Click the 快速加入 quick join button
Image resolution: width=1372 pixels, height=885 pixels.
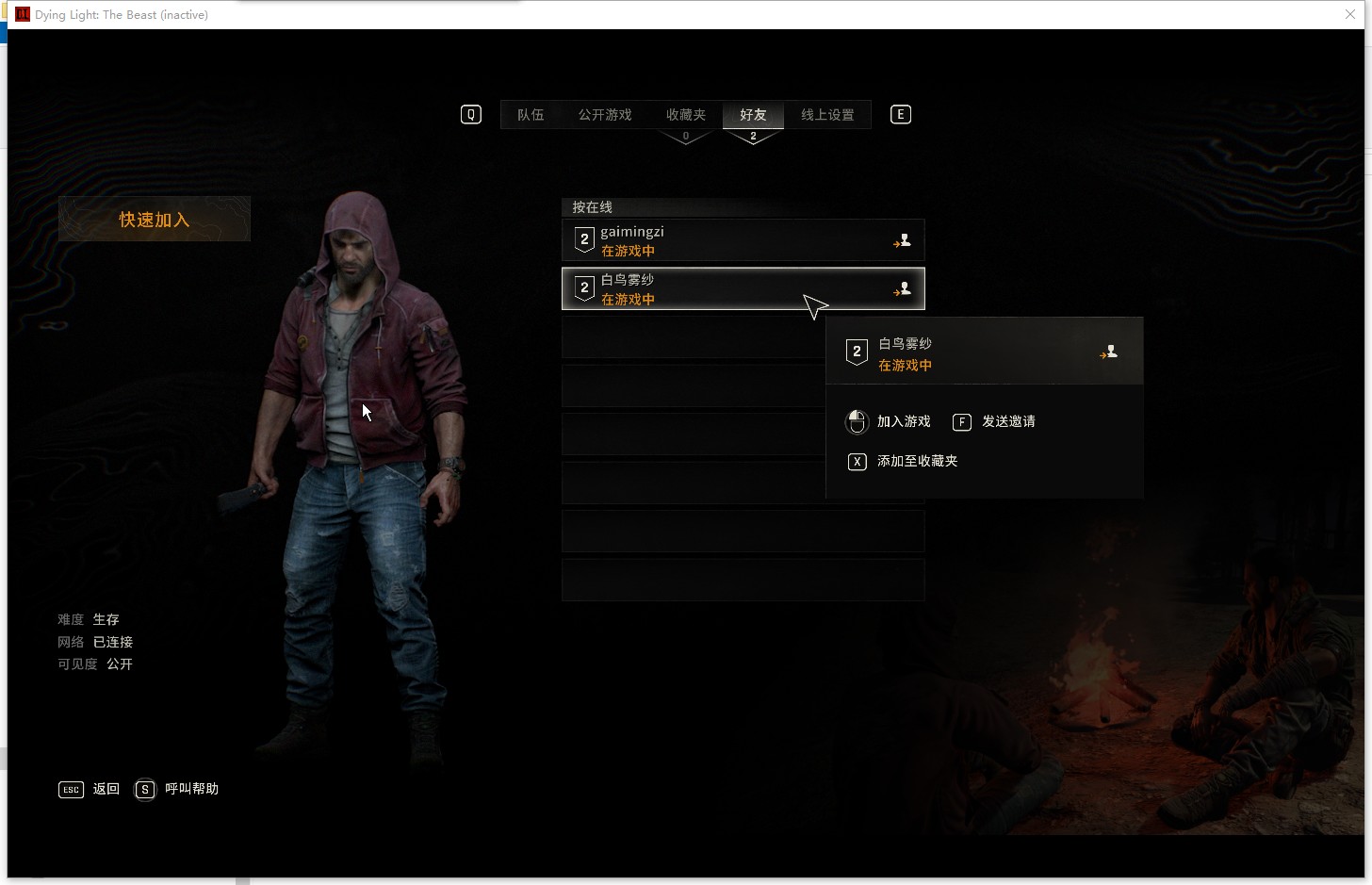click(x=155, y=220)
